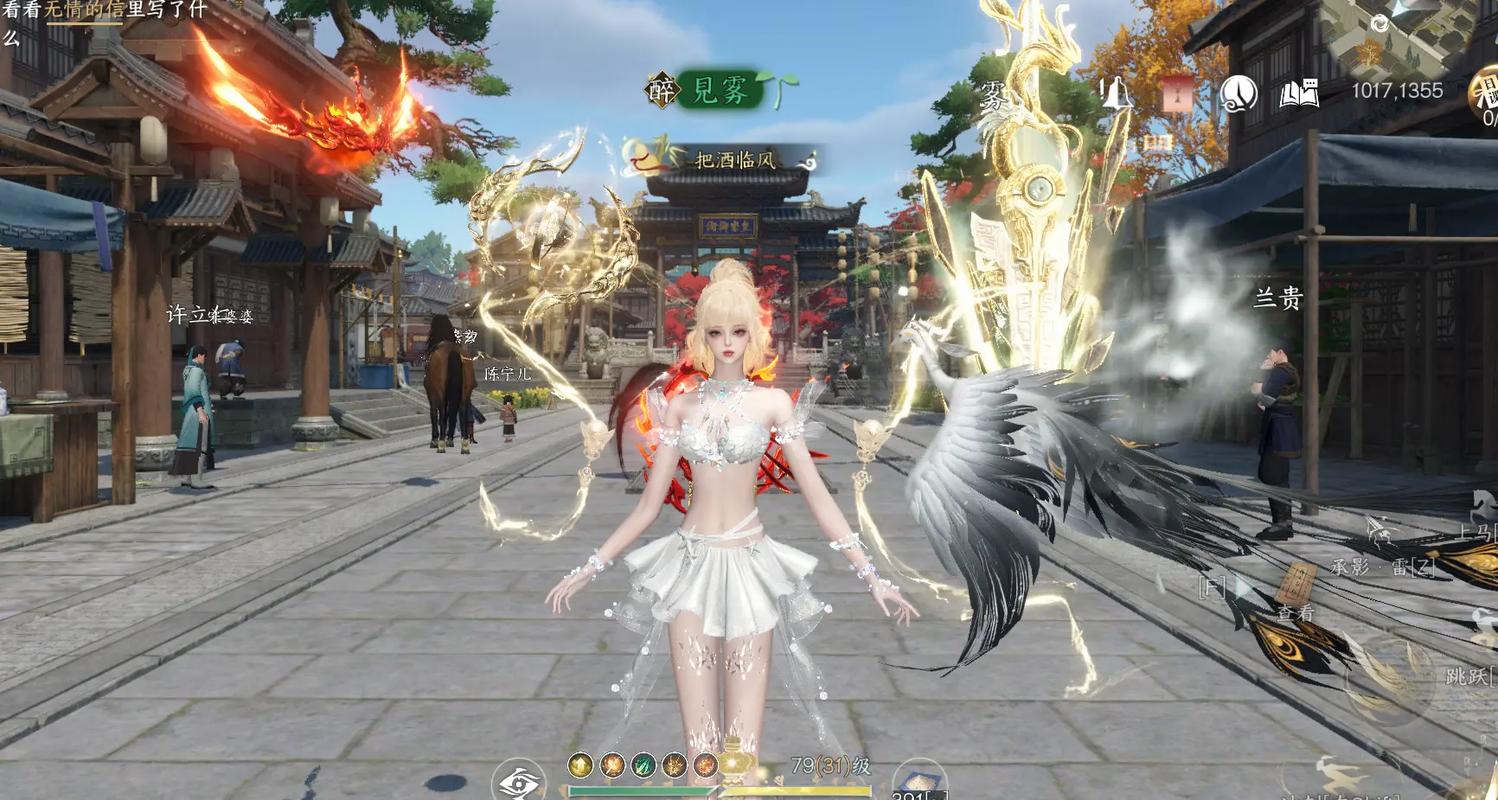Open the book with speech bubble icon
Screen dimensions: 1498x800
1299,93
